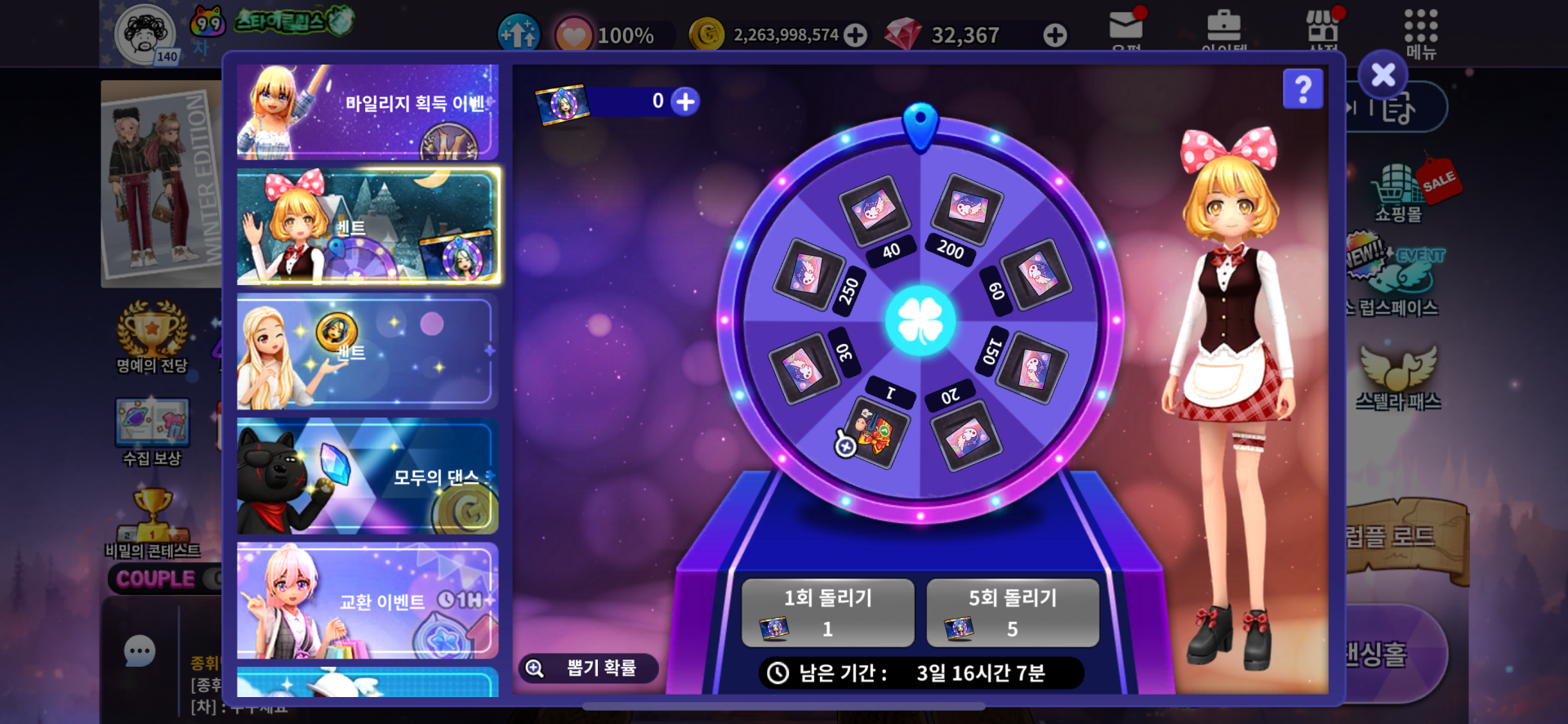
Task: Select the blonde girl coin event banner
Action: click(367, 352)
